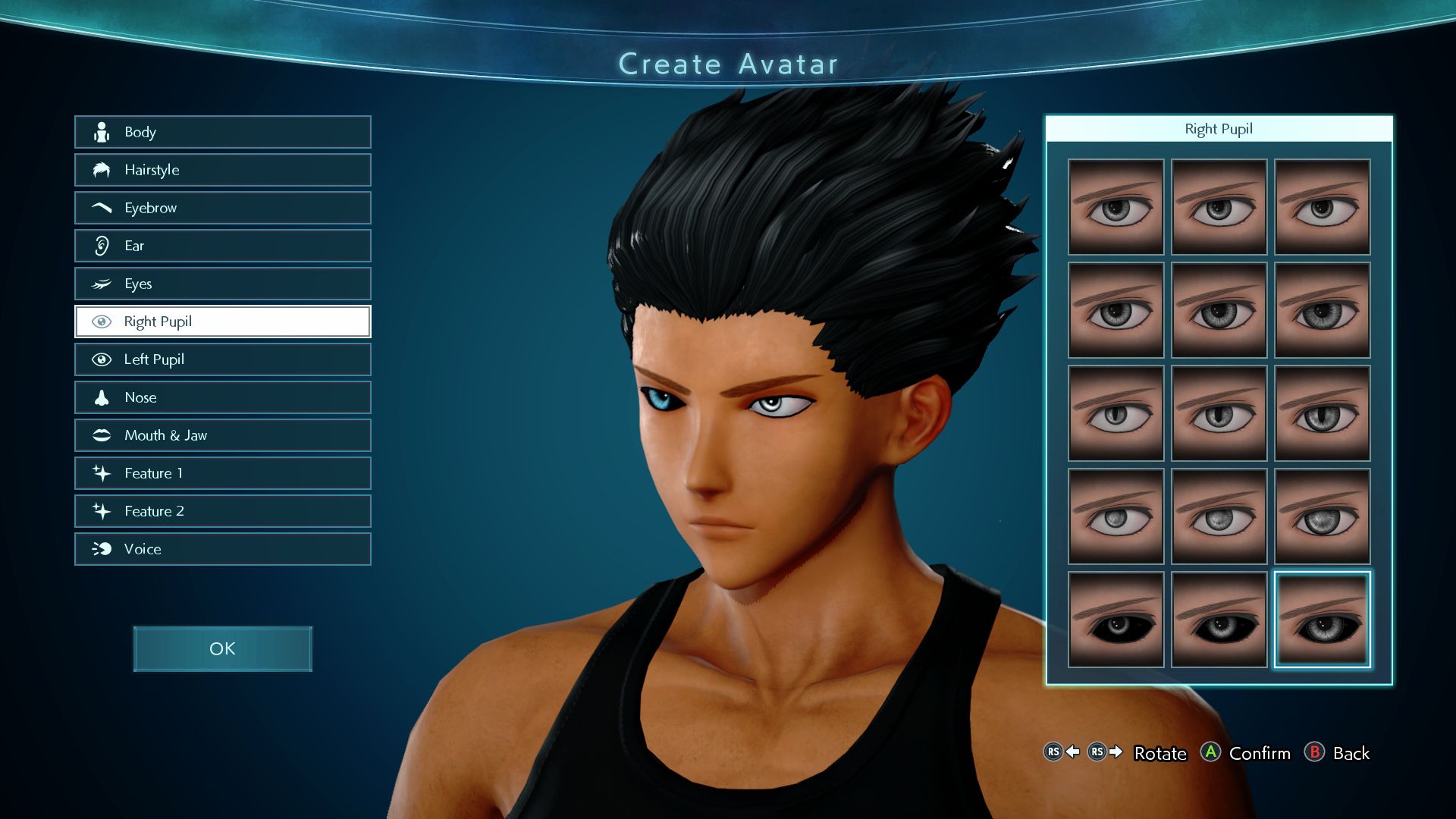Switch to Left Pupil options
Screen dimensions: 1456x819
(222, 359)
